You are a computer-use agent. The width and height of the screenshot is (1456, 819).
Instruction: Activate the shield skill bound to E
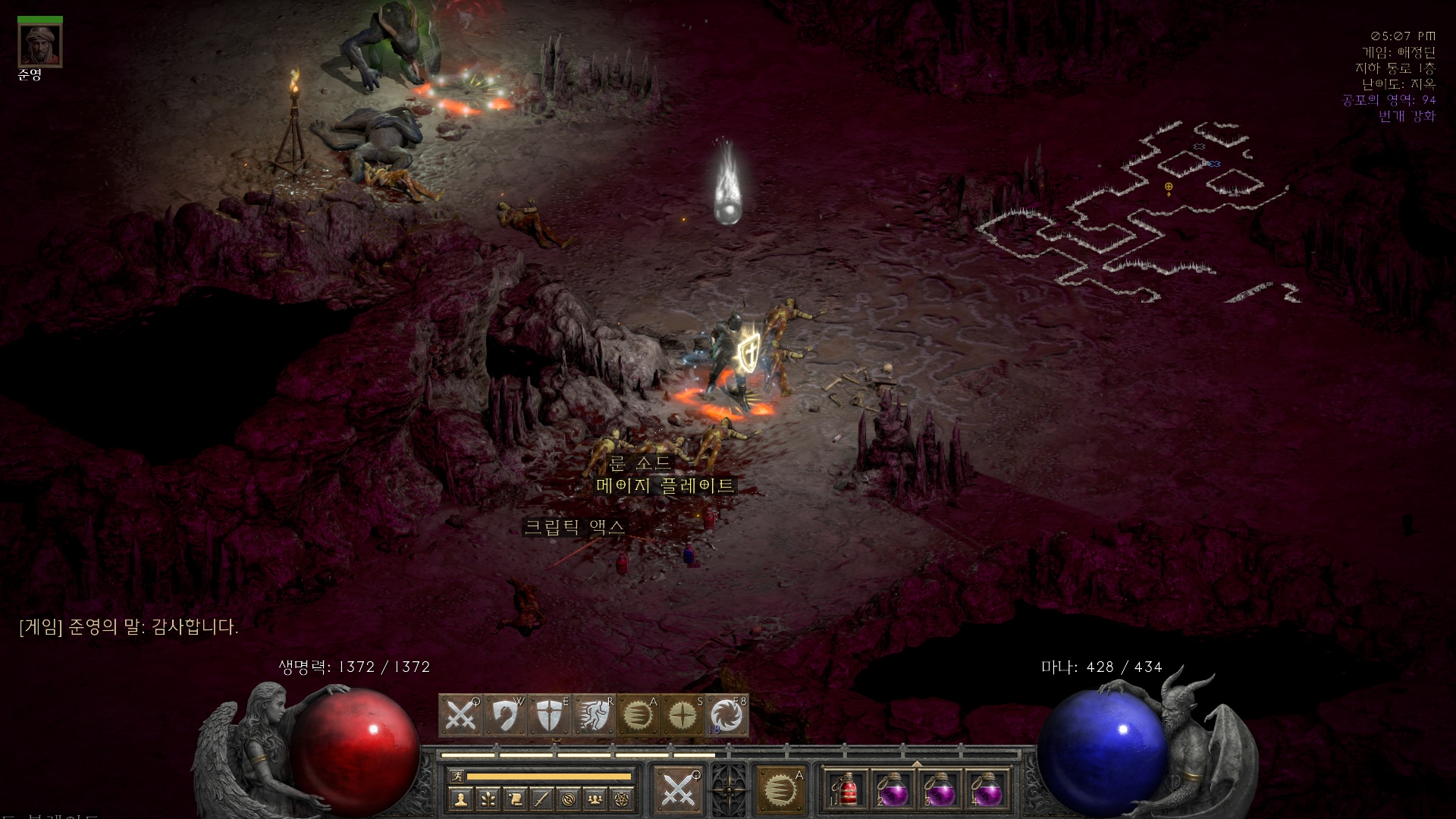pos(549,715)
